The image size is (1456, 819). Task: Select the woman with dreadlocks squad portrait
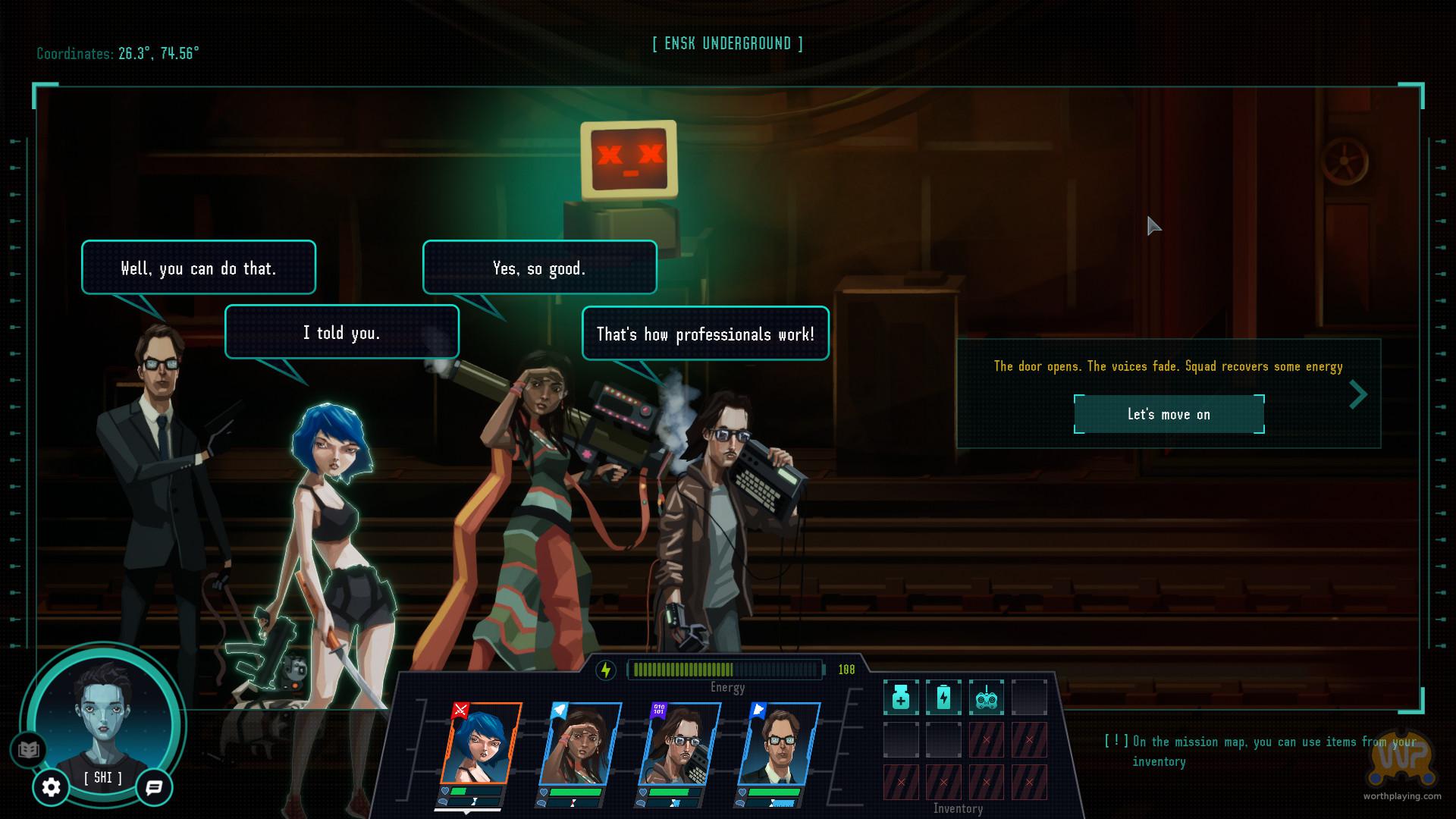point(579,745)
